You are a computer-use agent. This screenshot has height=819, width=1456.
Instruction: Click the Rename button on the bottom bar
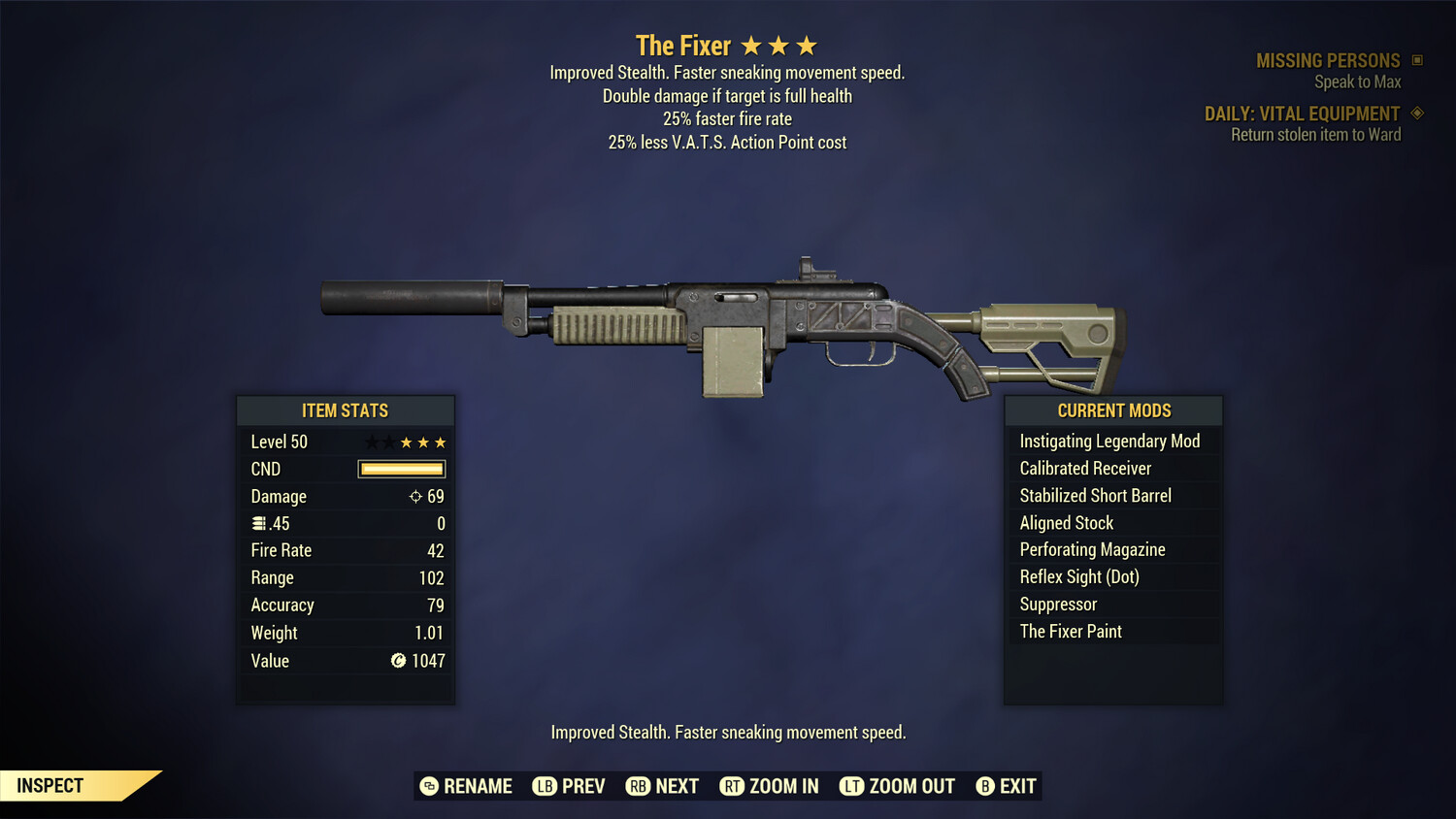pos(478,786)
